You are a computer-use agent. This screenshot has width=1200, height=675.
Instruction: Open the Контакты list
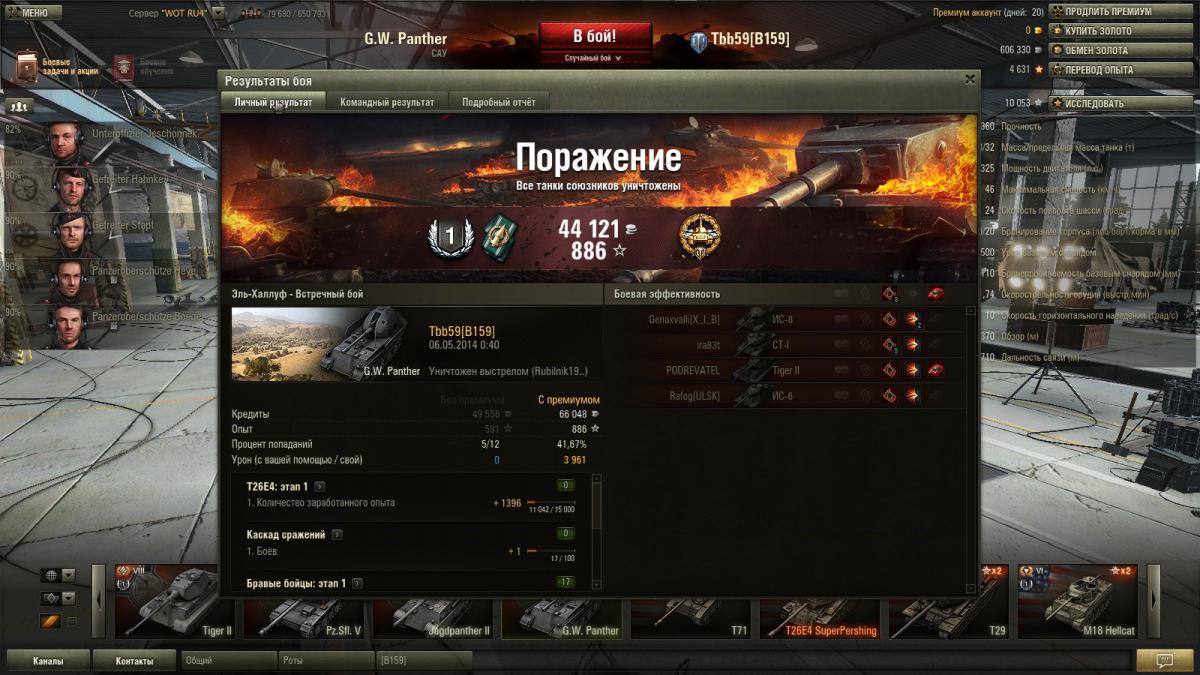(134, 661)
